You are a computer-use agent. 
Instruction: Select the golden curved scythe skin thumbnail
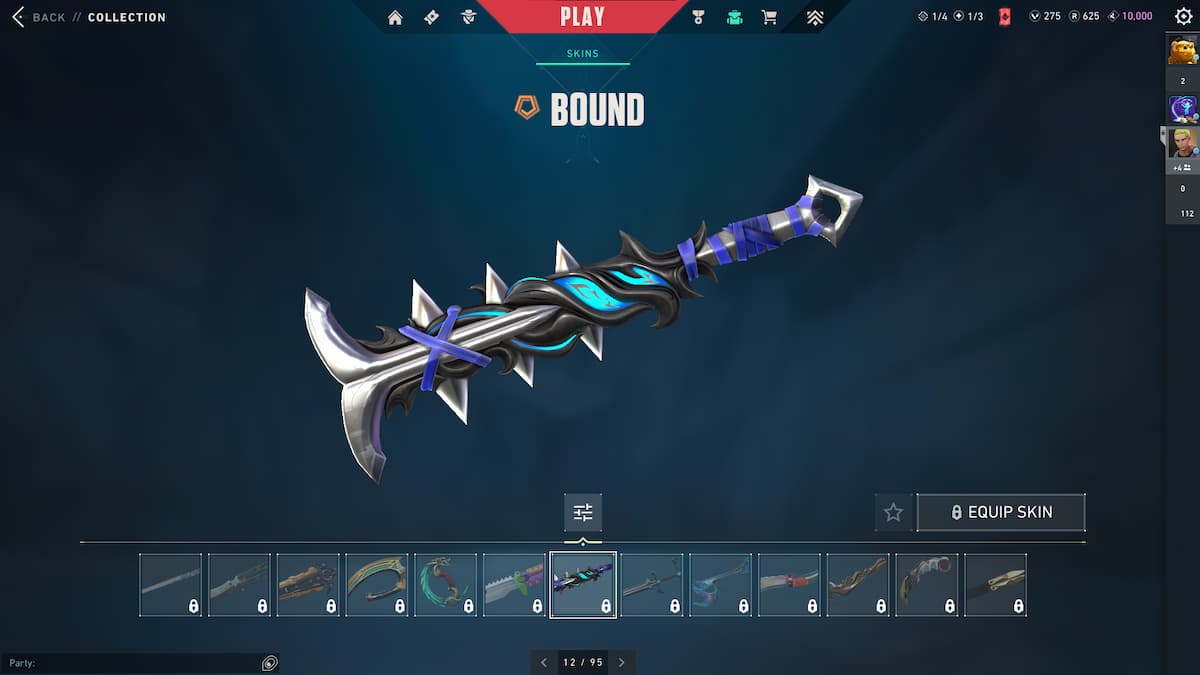click(377, 584)
